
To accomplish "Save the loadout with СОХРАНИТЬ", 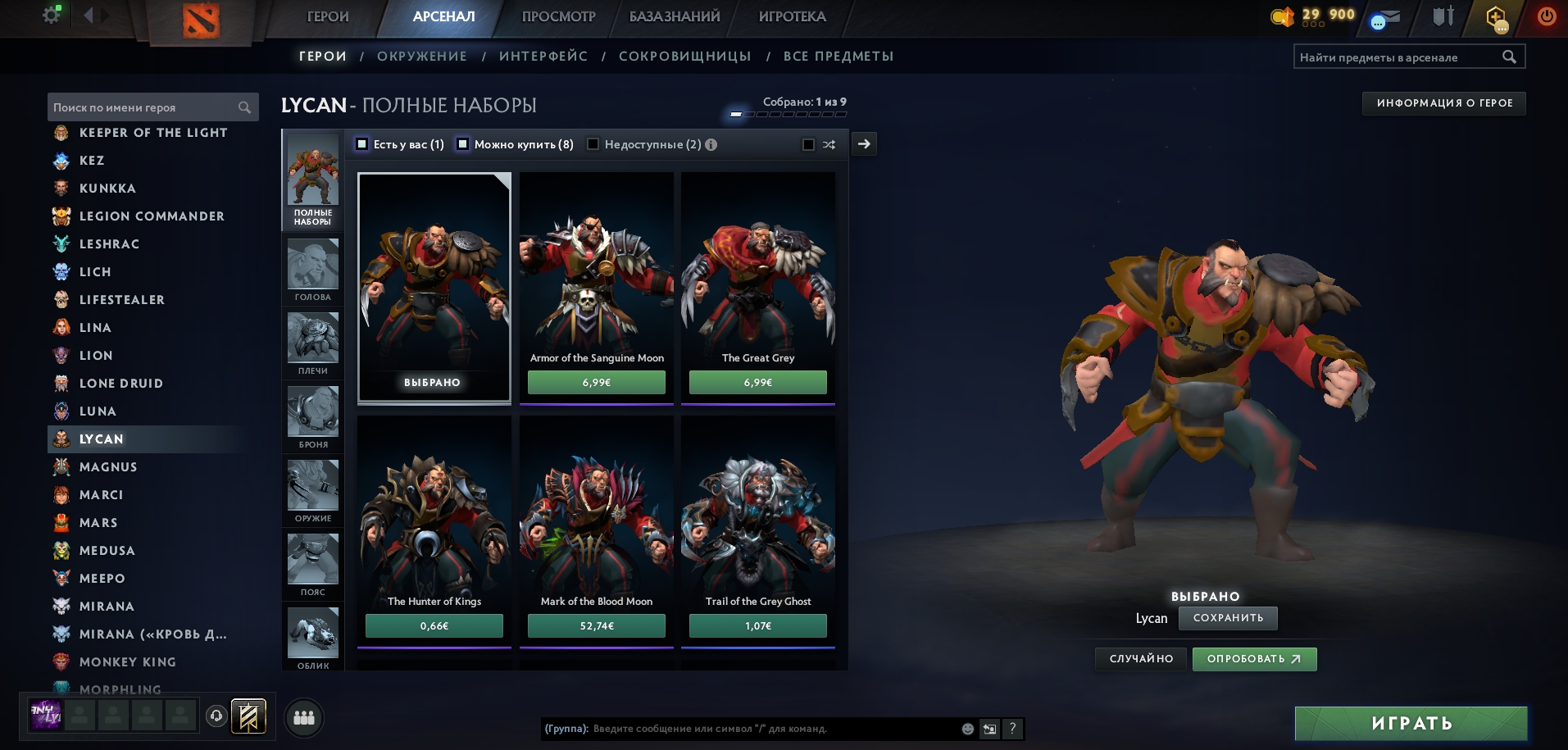I will pos(1228,618).
